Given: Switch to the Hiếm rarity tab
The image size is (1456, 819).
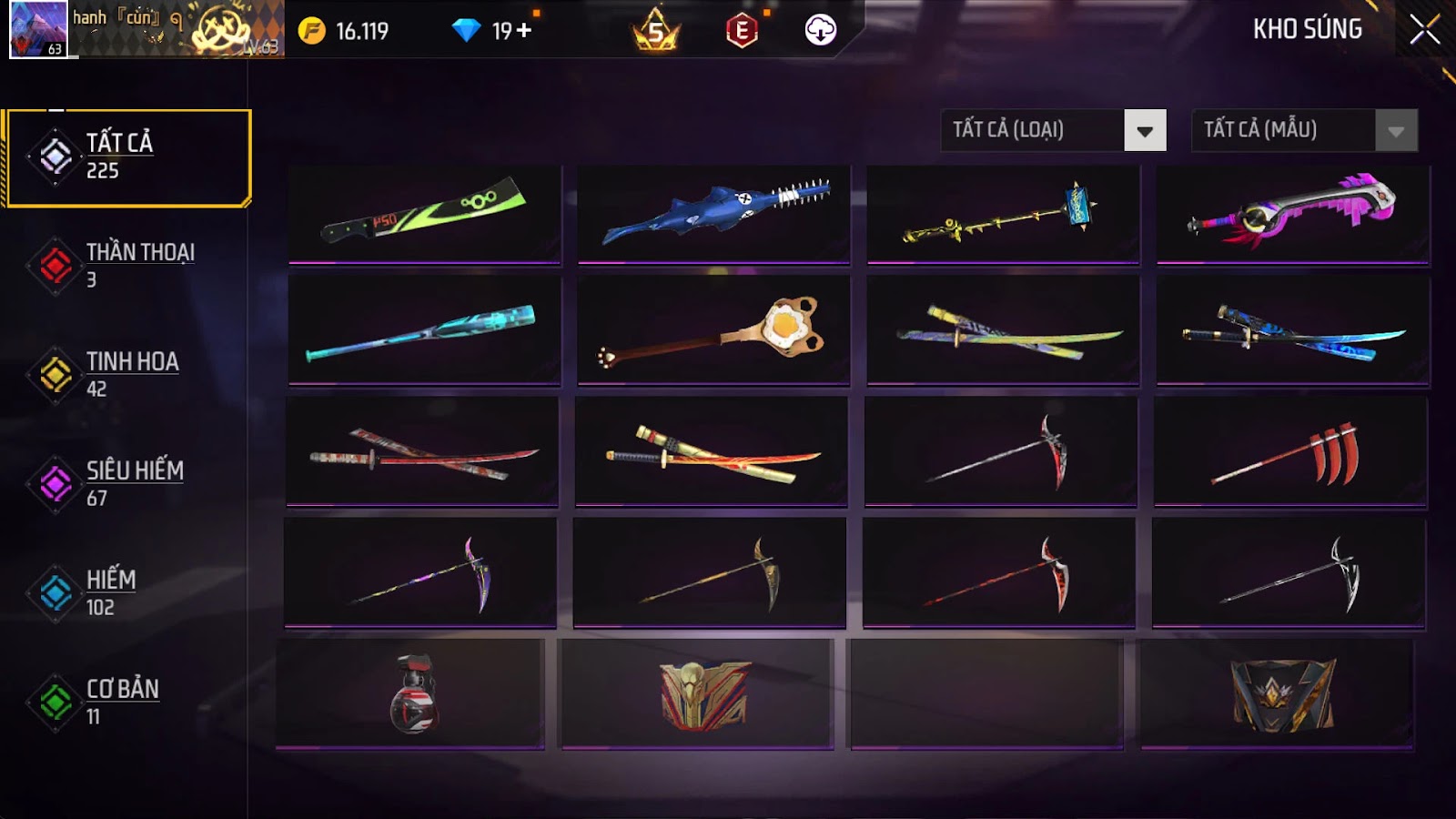Looking at the screenshot, I should (x=127, y=592).
